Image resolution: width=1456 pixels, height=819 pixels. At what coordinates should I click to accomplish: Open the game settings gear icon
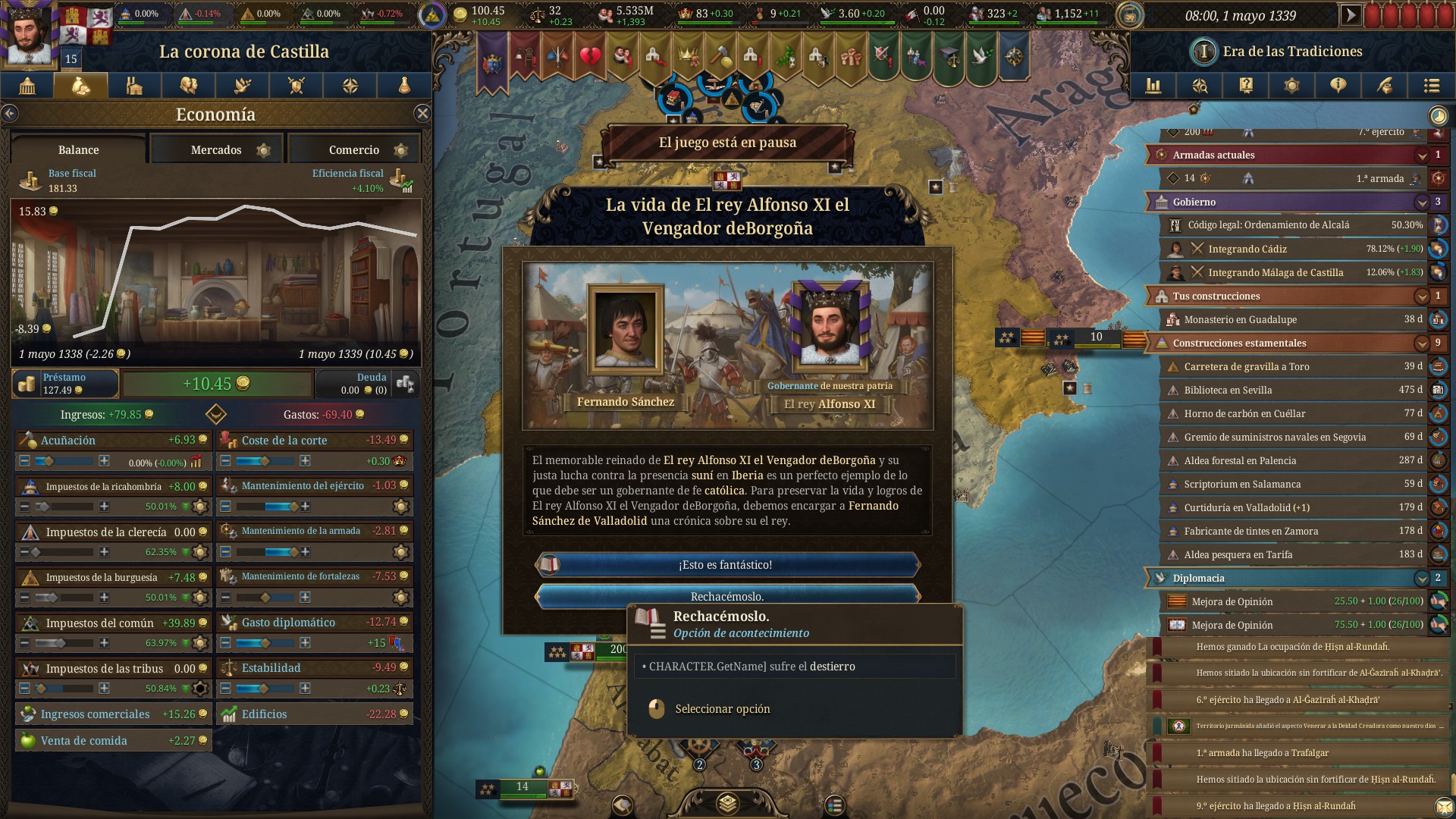pos(1293,86)
